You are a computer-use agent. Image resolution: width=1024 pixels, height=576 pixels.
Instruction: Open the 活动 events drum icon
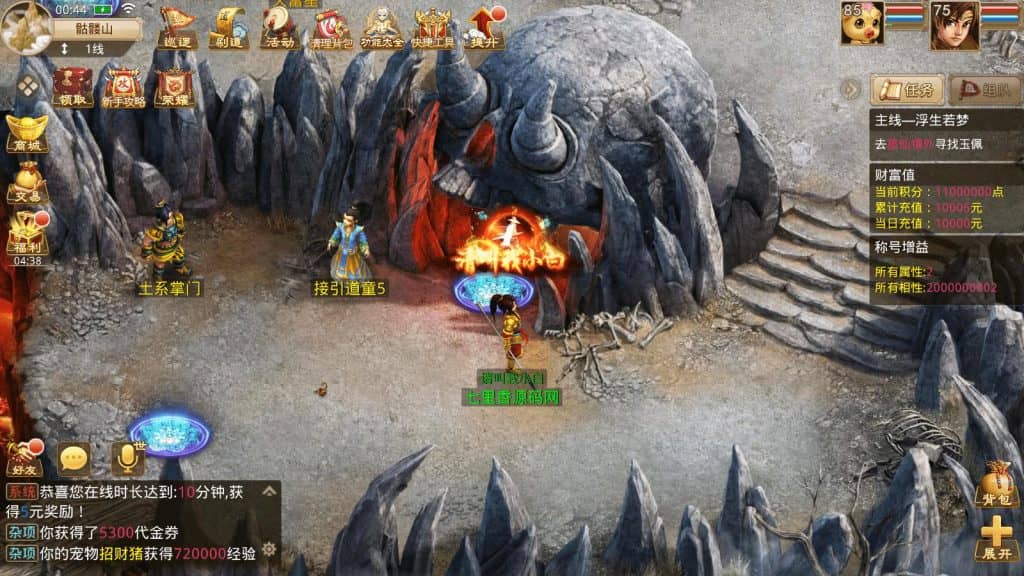click(x=279, y=26)
